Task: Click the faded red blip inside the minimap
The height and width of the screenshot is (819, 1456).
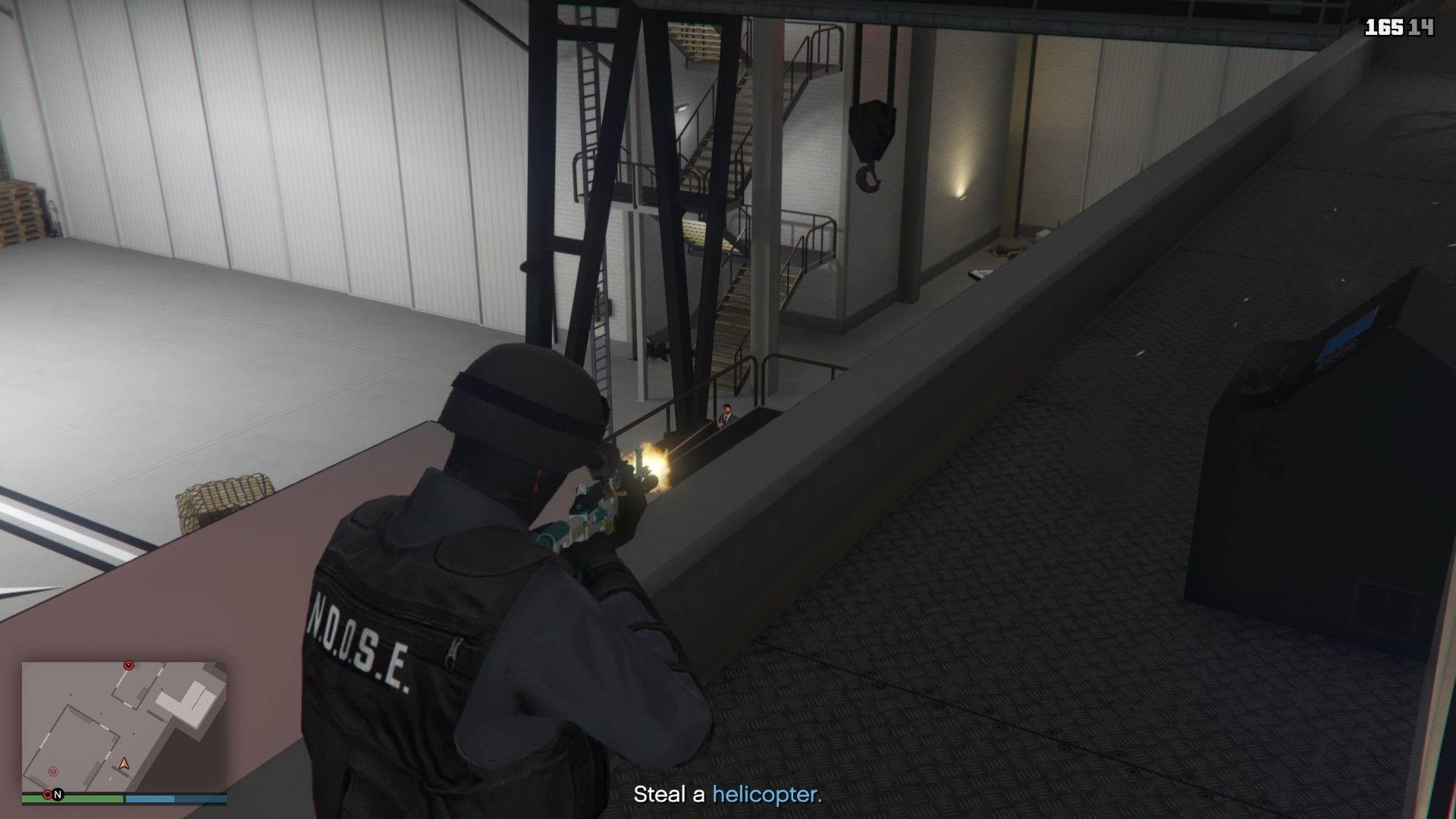Action: coord(53,772)
